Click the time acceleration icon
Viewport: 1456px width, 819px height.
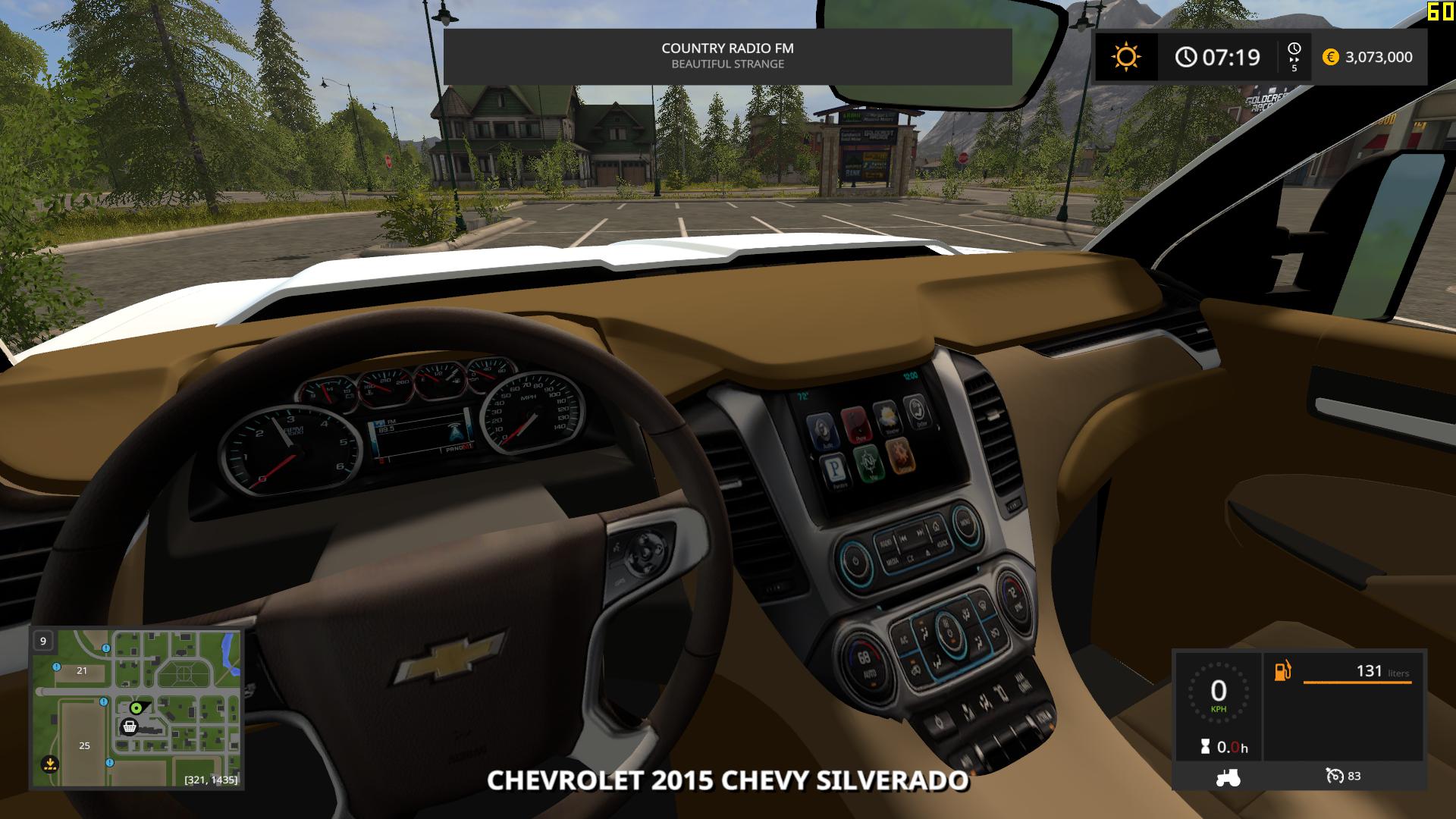(1294, 56)
